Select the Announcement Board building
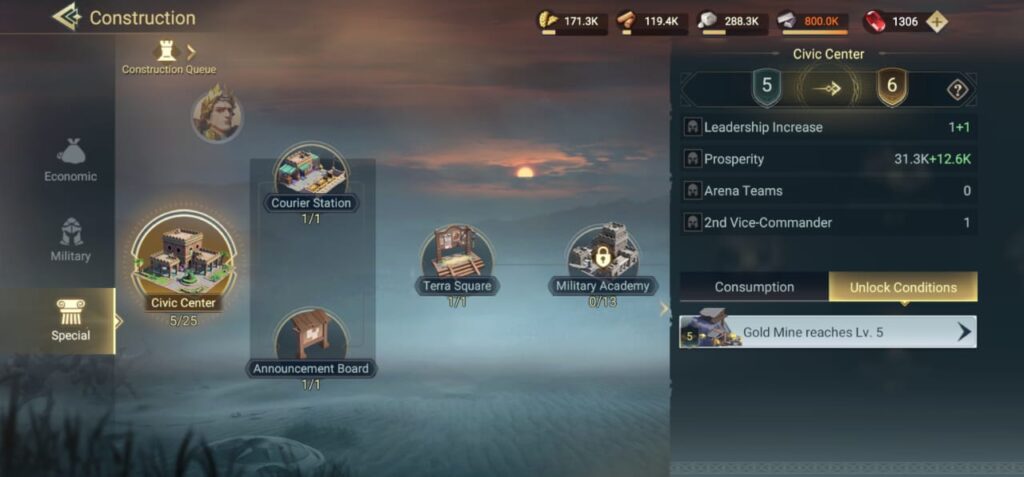 click(x=311, y=342)
